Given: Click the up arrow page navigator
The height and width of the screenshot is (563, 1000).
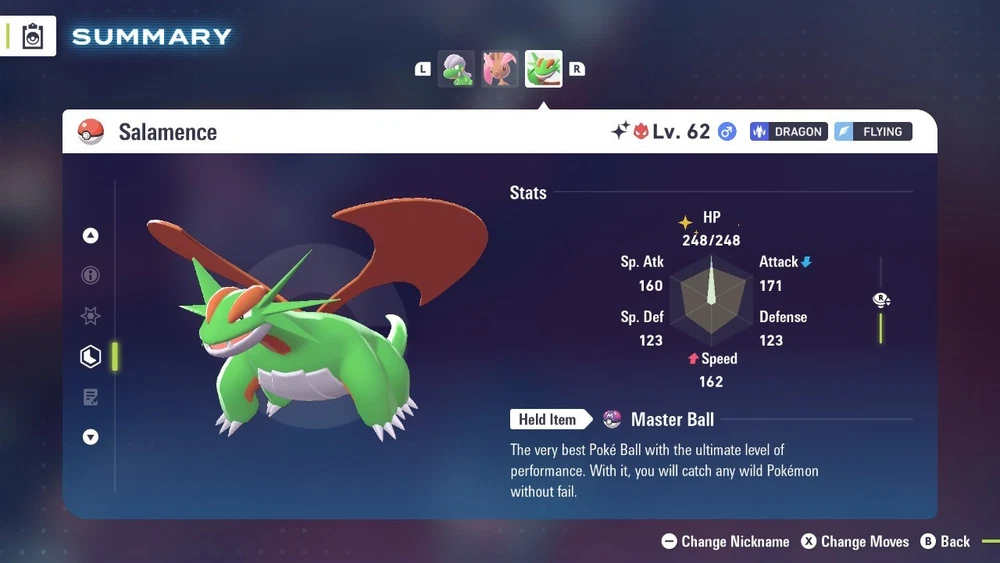Looking at the screenshot, I should (91, 236).
